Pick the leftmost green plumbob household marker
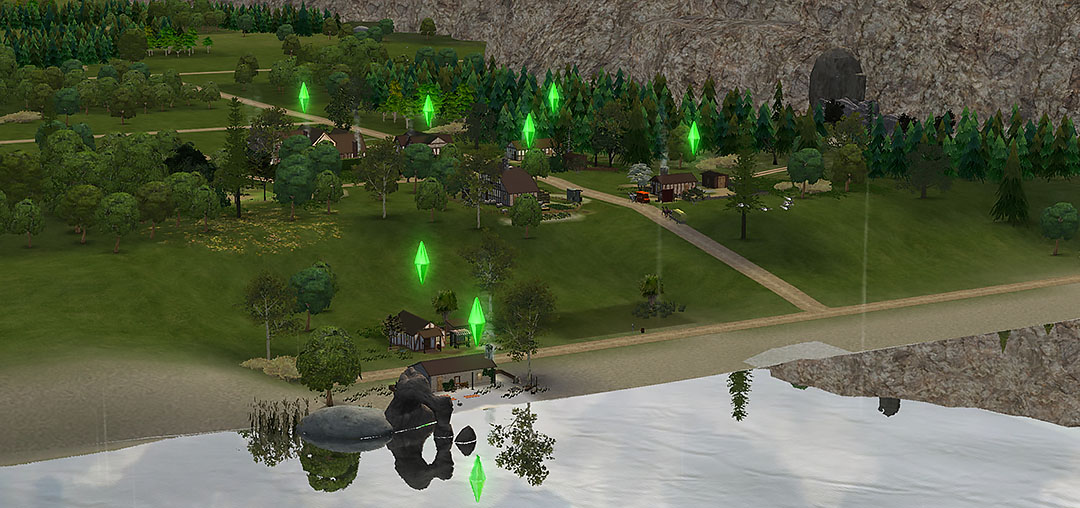The height and width of the screenshot is (508, 1080). click(x=303, y=97)
